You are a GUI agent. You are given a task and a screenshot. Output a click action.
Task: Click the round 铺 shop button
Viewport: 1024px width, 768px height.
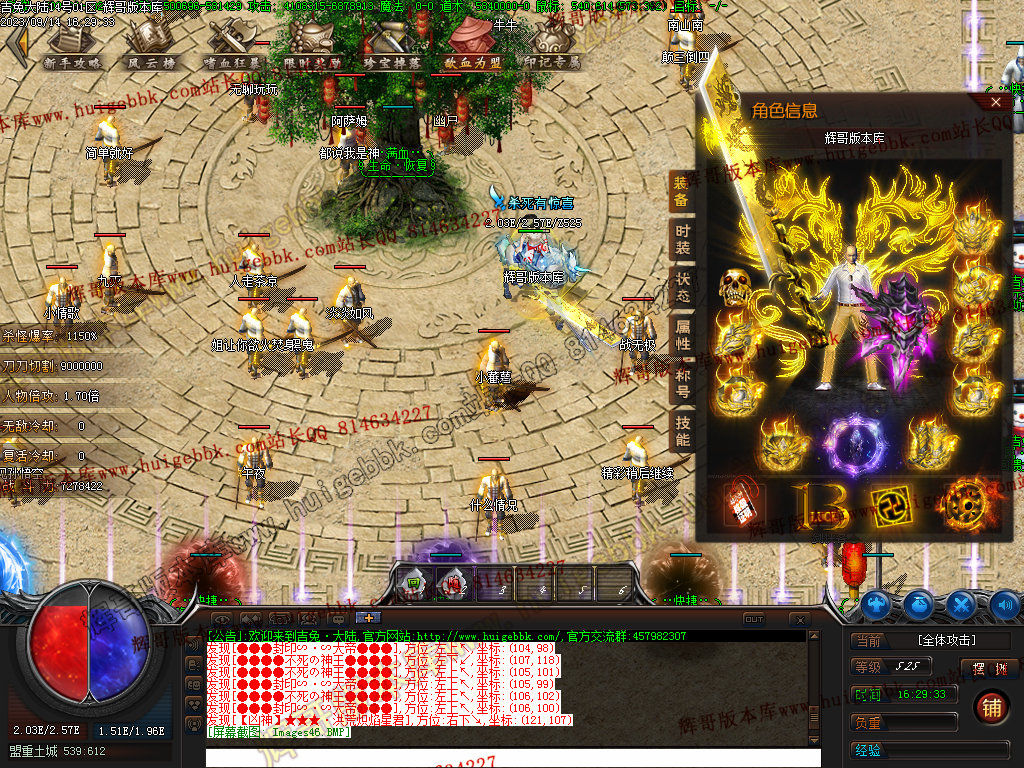(x=991, y=707)
